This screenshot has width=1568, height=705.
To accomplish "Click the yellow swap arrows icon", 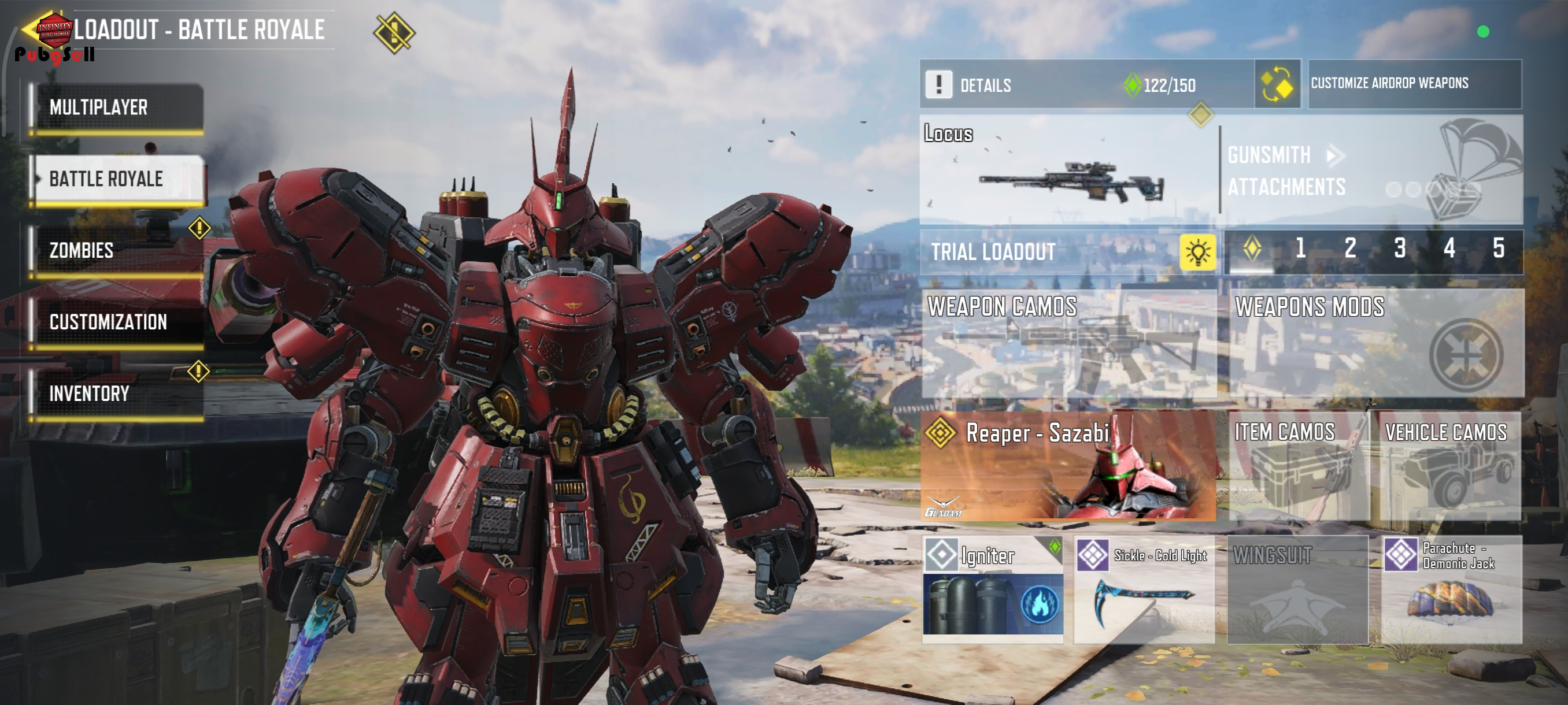I will coord(1277,84).
